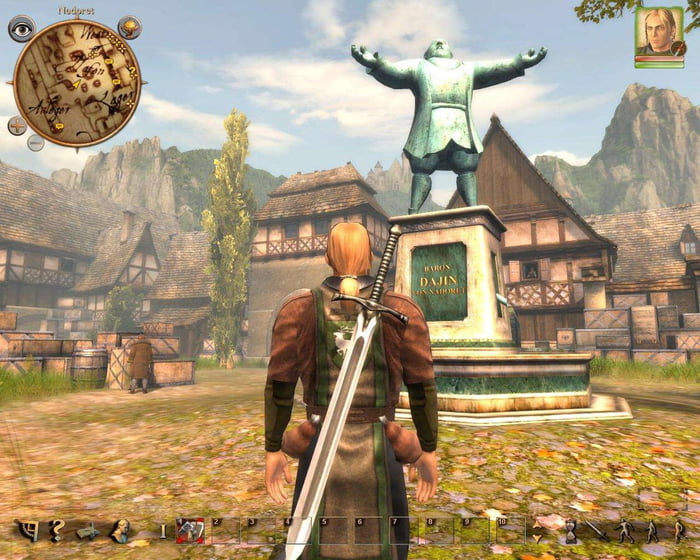This screenshot has width=700, height=560.
Task: Click the first icon on the bottom bar
Action: (28, 530)
